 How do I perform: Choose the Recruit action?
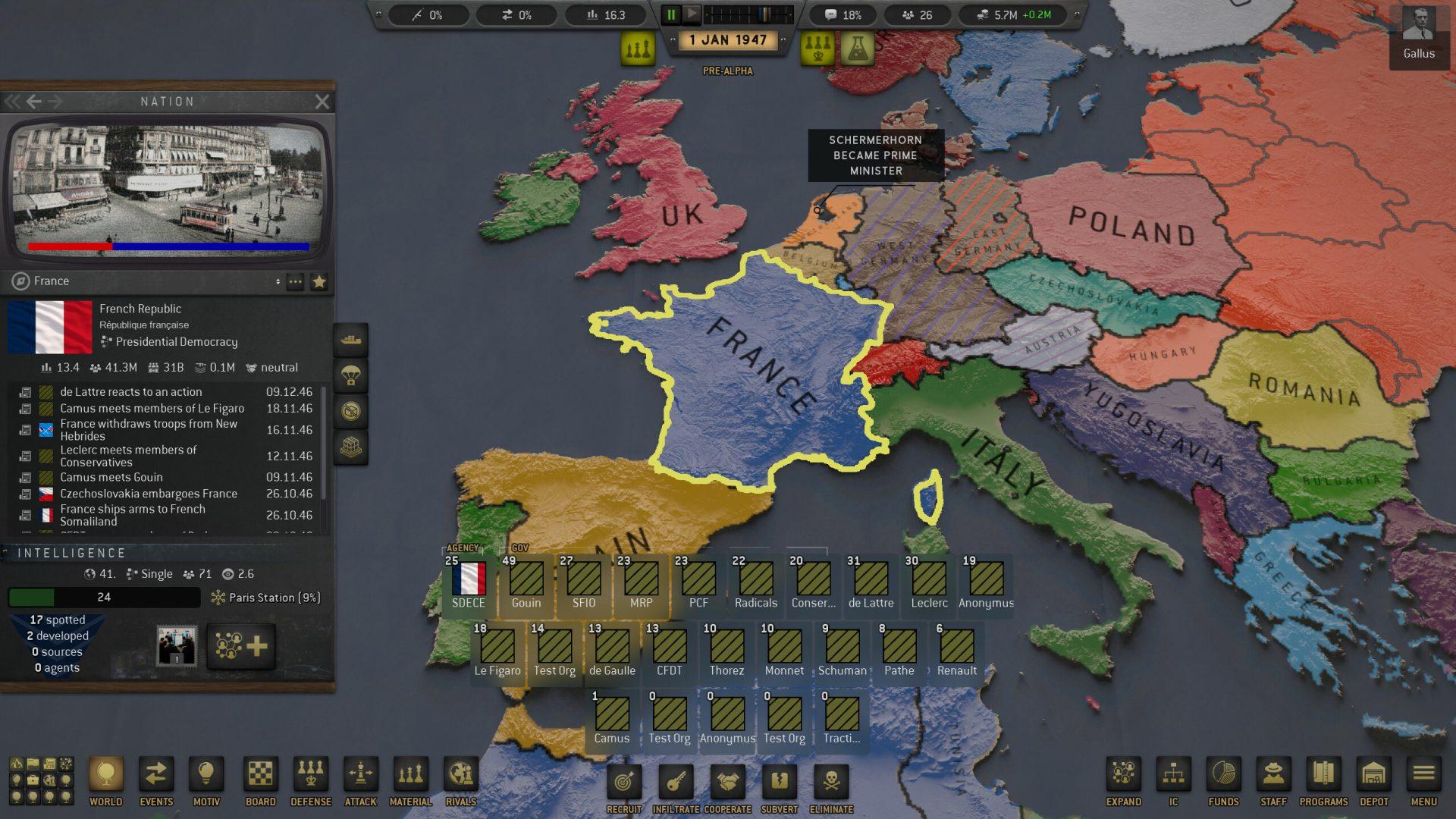pos(624,787)
